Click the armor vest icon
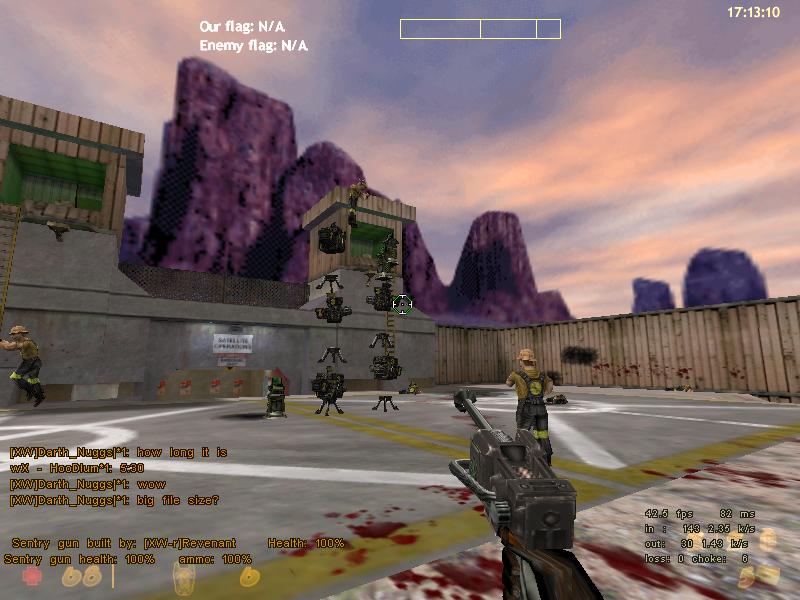Image resolution: width=800 pixels, height=600 pixels. click(x=183, y=578)
